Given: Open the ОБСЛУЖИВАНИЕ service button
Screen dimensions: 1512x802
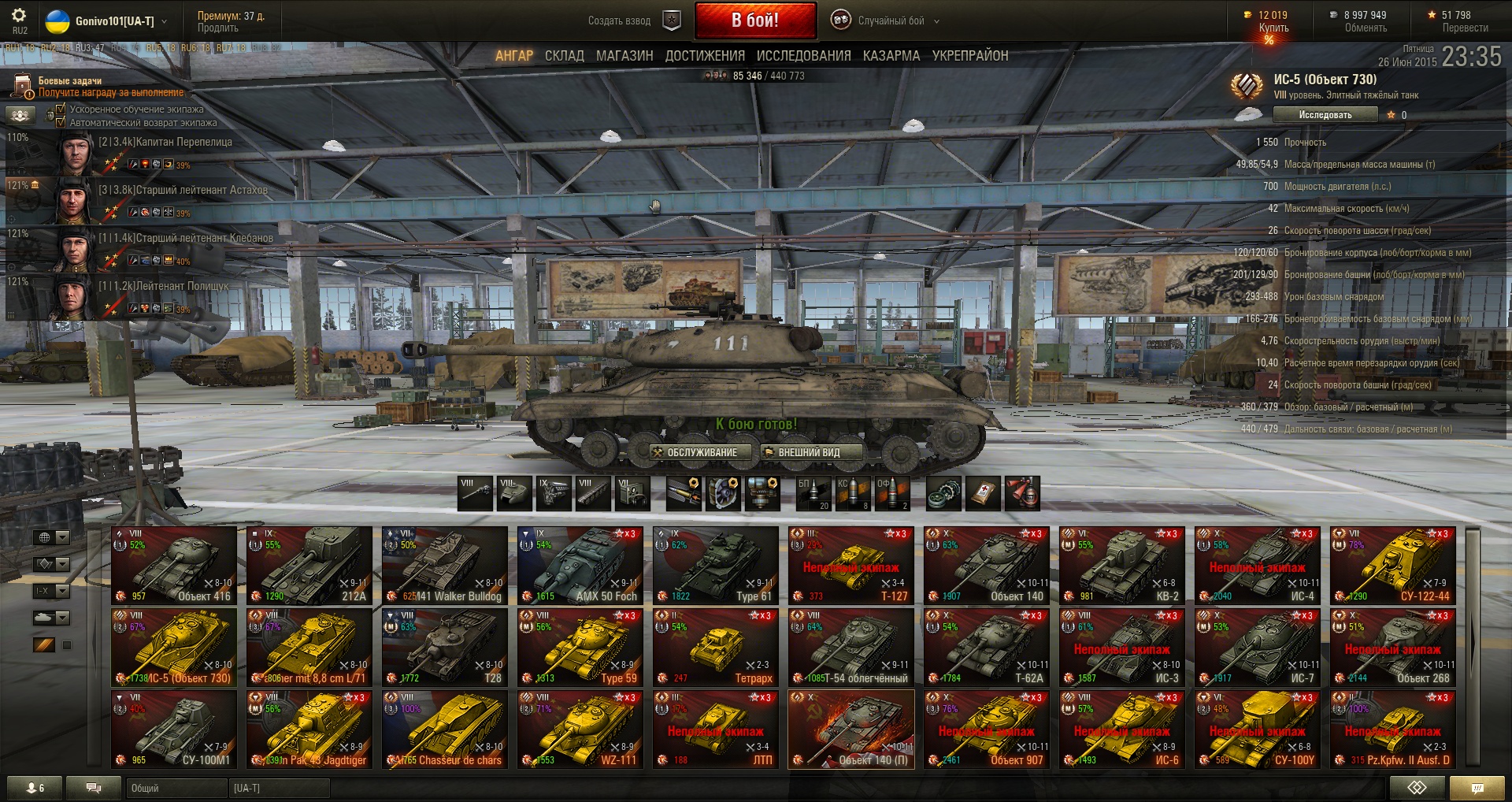Looking at the screenshot, I should tap(695, 452).
